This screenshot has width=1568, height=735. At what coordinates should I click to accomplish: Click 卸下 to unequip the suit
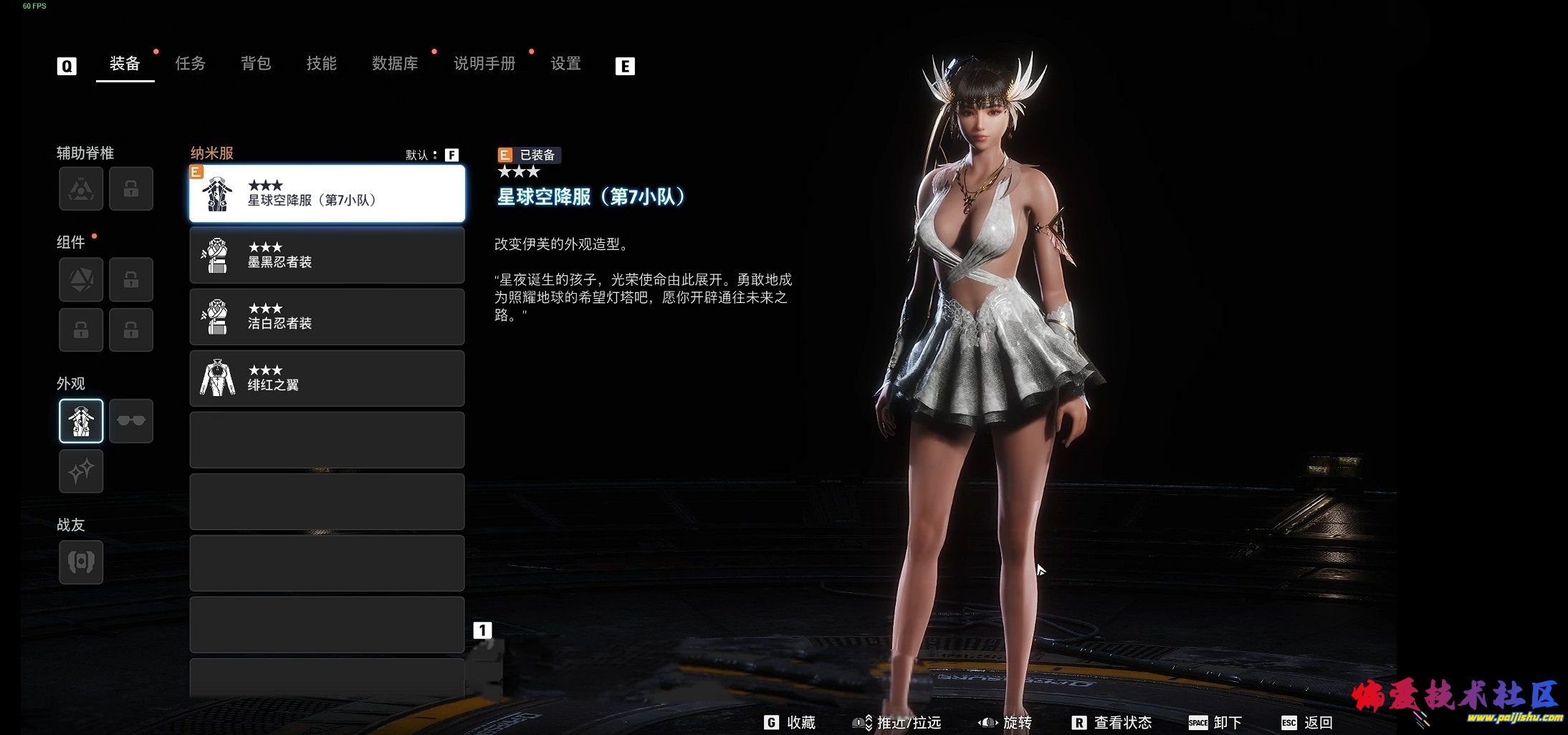(1216, 722)
